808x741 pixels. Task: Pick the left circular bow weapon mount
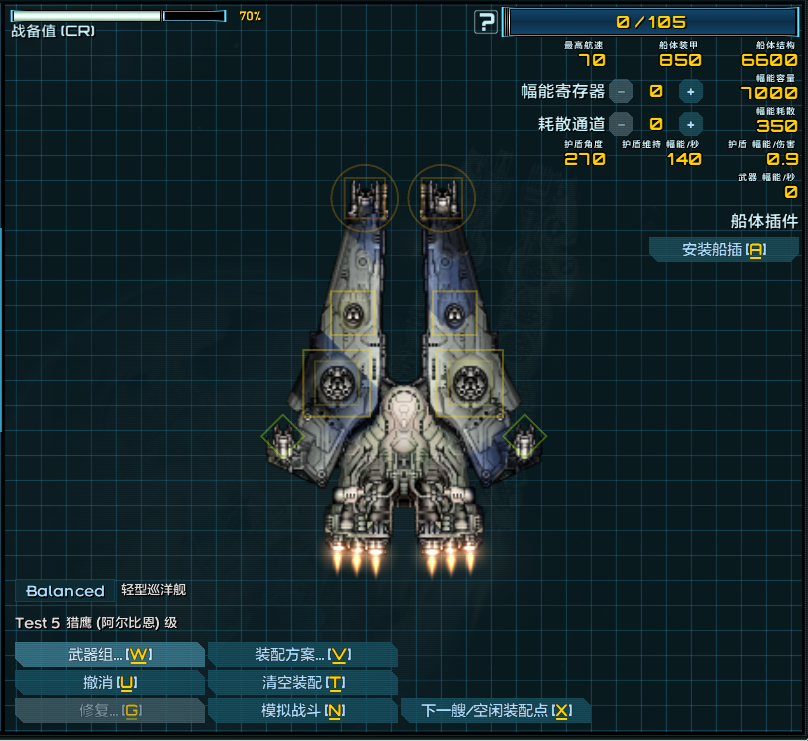coord(365,197)
